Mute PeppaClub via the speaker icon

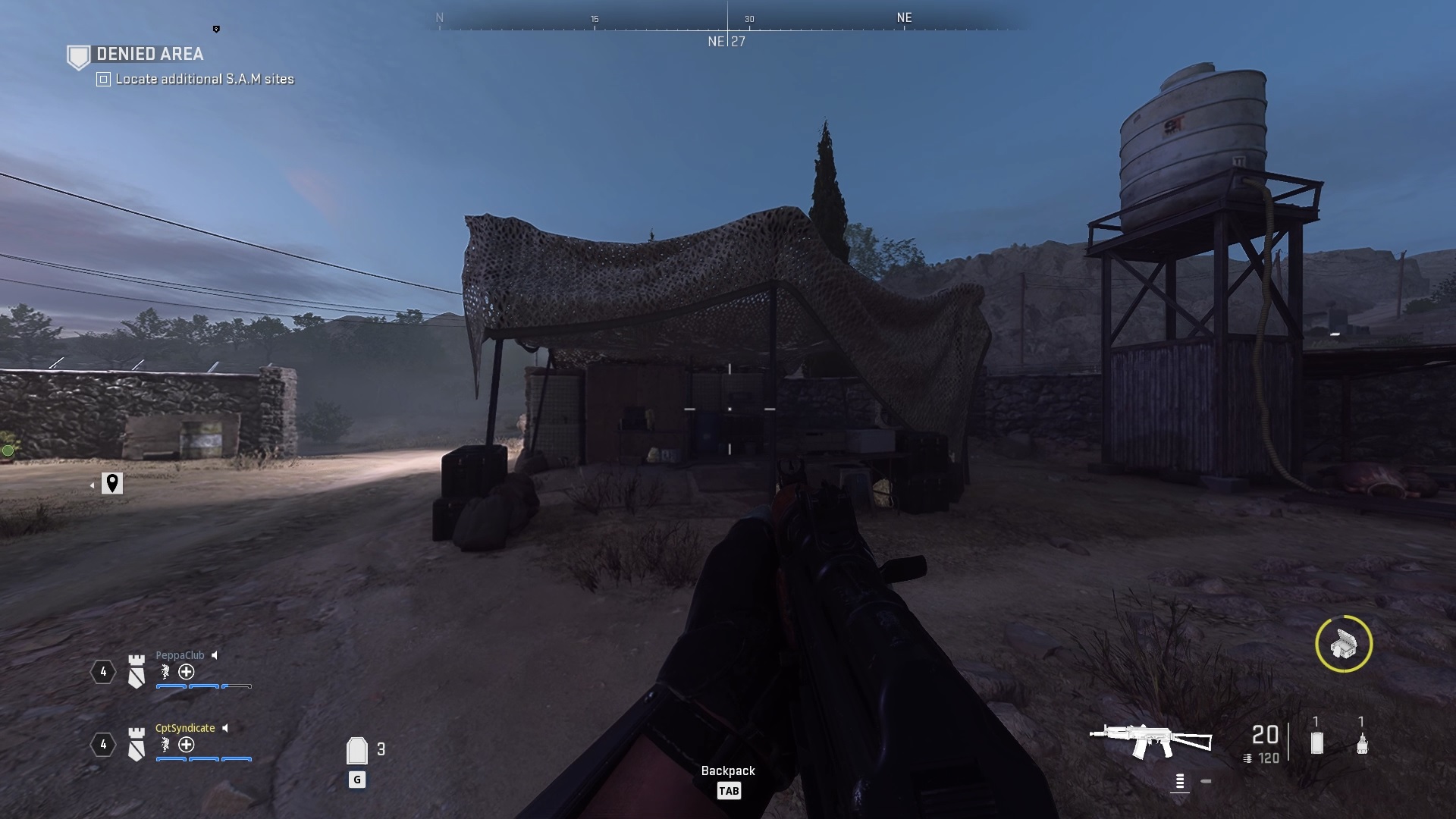point(215,656)
